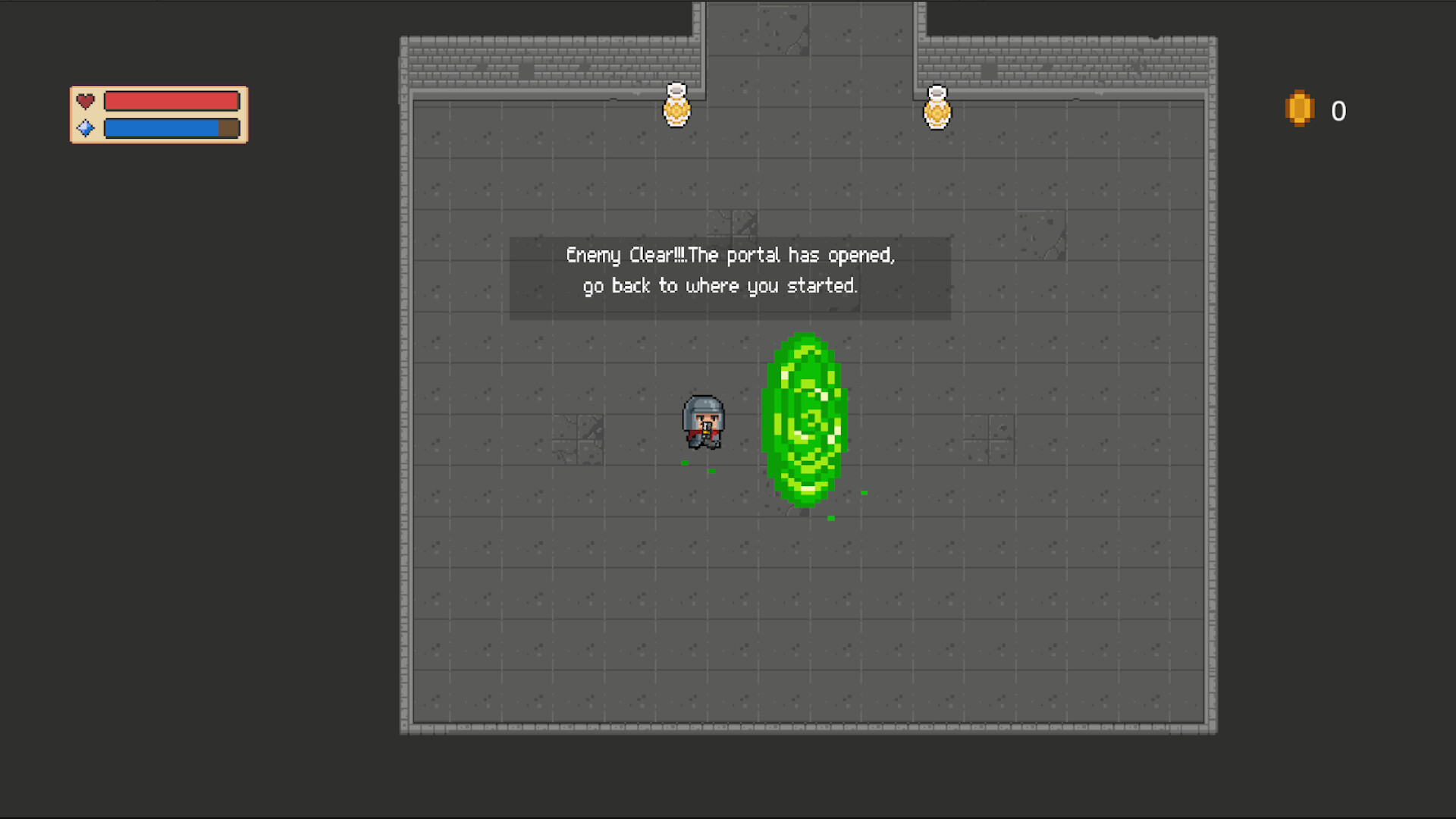Click the red health bar fill
This screenshot has height=819, width=1456.
(x=172, y=100)
